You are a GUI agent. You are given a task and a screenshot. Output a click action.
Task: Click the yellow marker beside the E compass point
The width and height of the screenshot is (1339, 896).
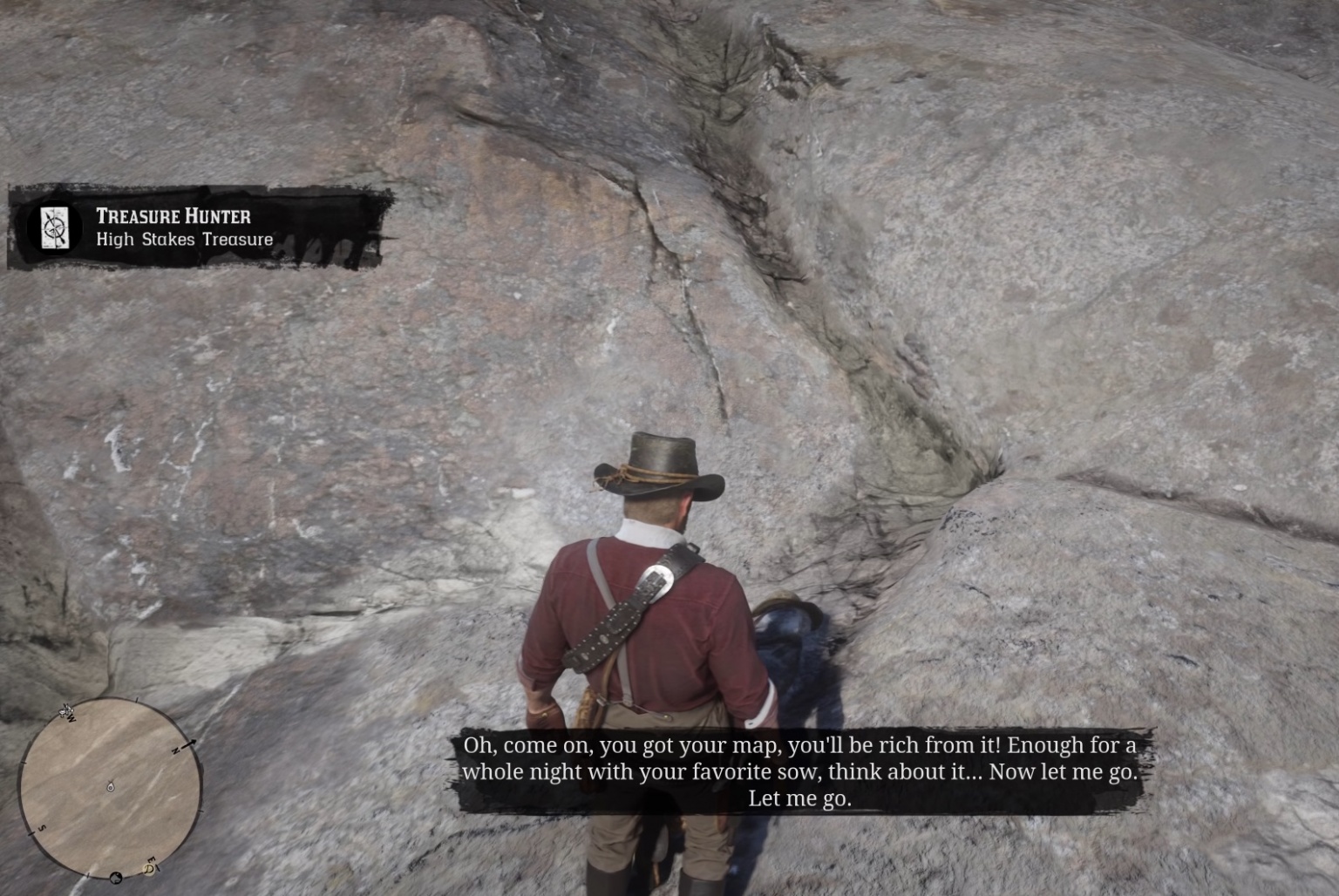click(x=149, y=870)
